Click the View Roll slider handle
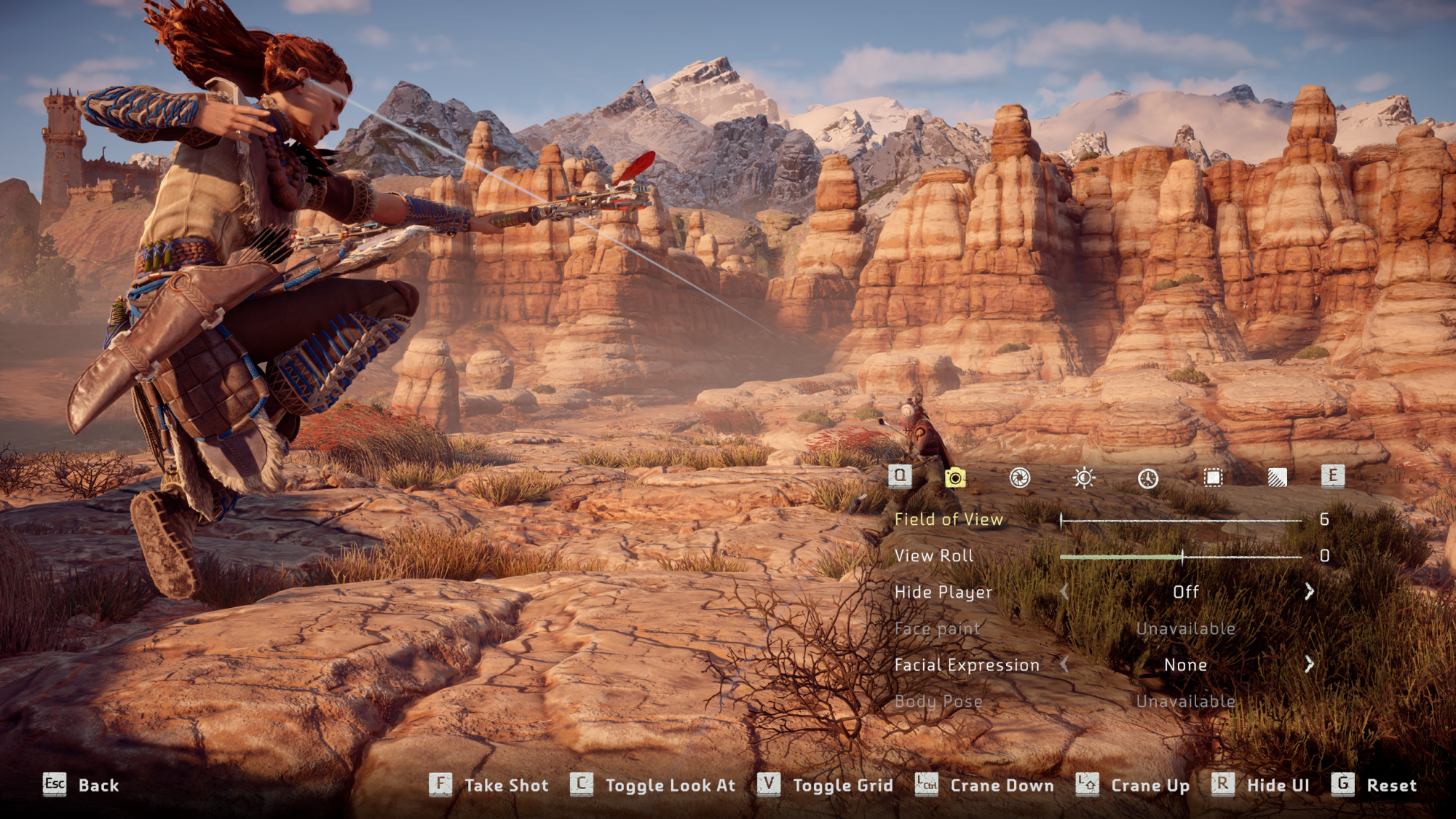The image size is (1456, 819). (x=1182, y=557)
